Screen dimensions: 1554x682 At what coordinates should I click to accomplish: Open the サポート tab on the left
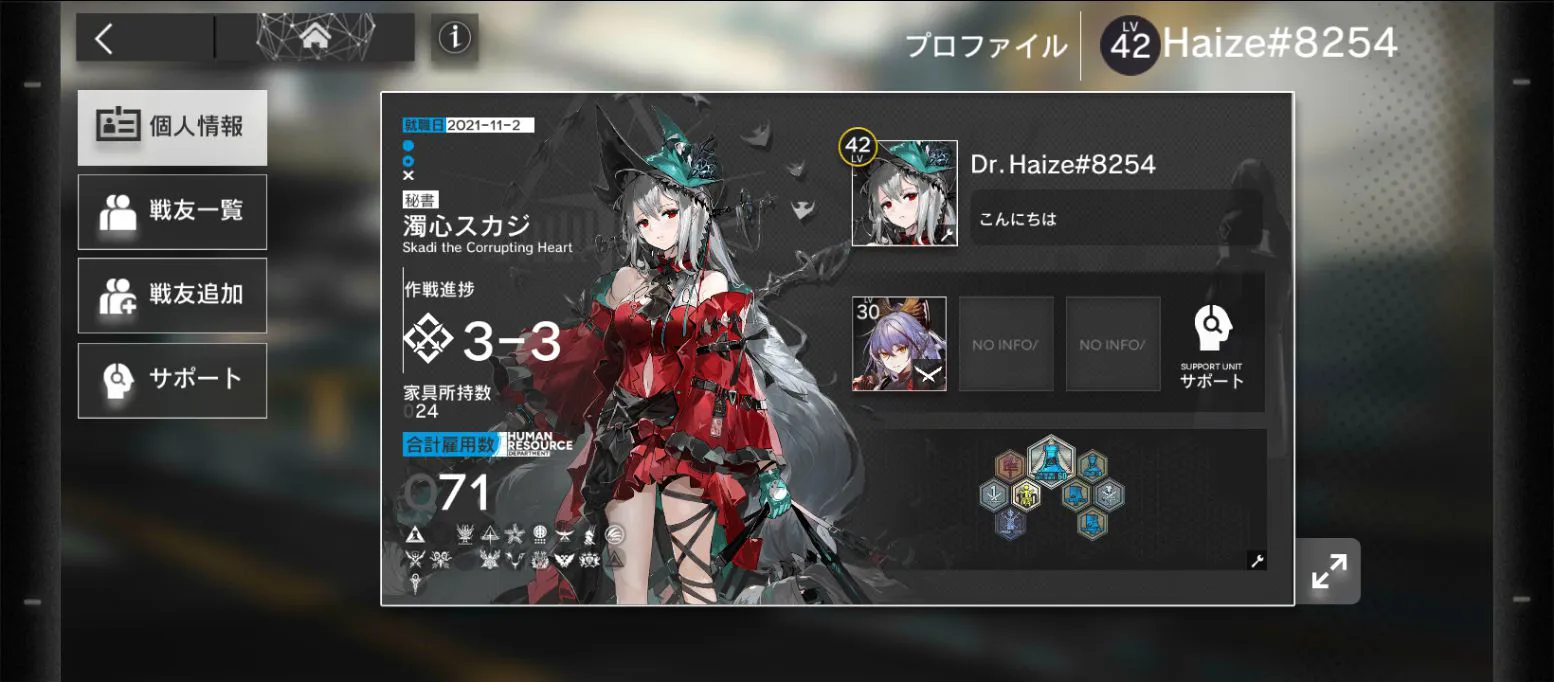point(172,380)
